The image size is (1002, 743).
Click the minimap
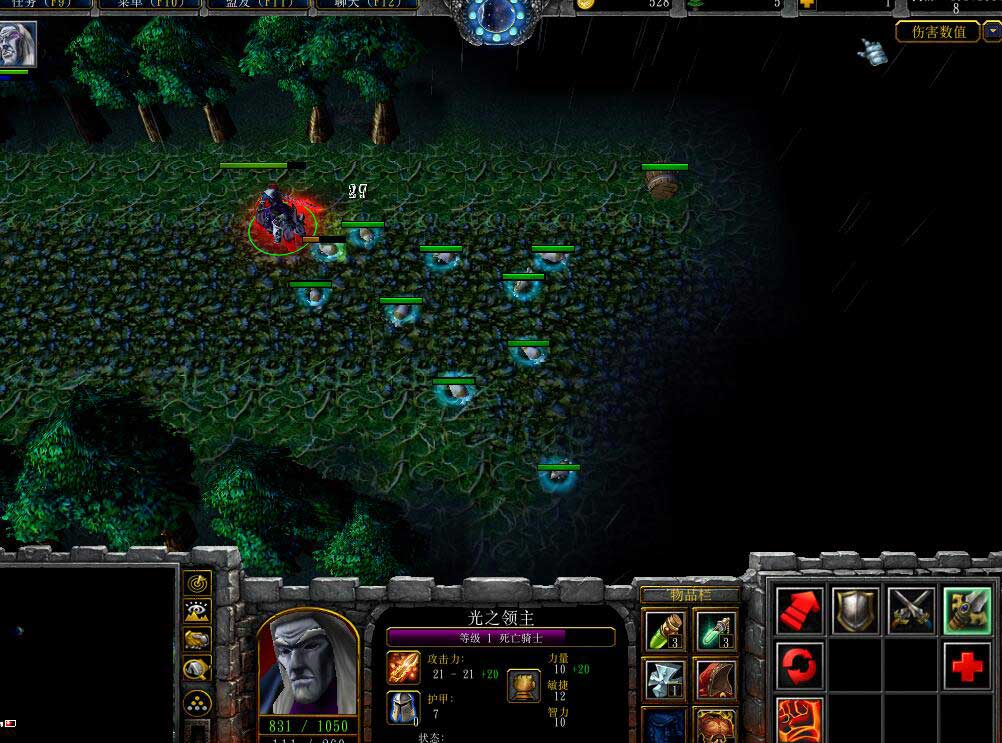(88, 650)
